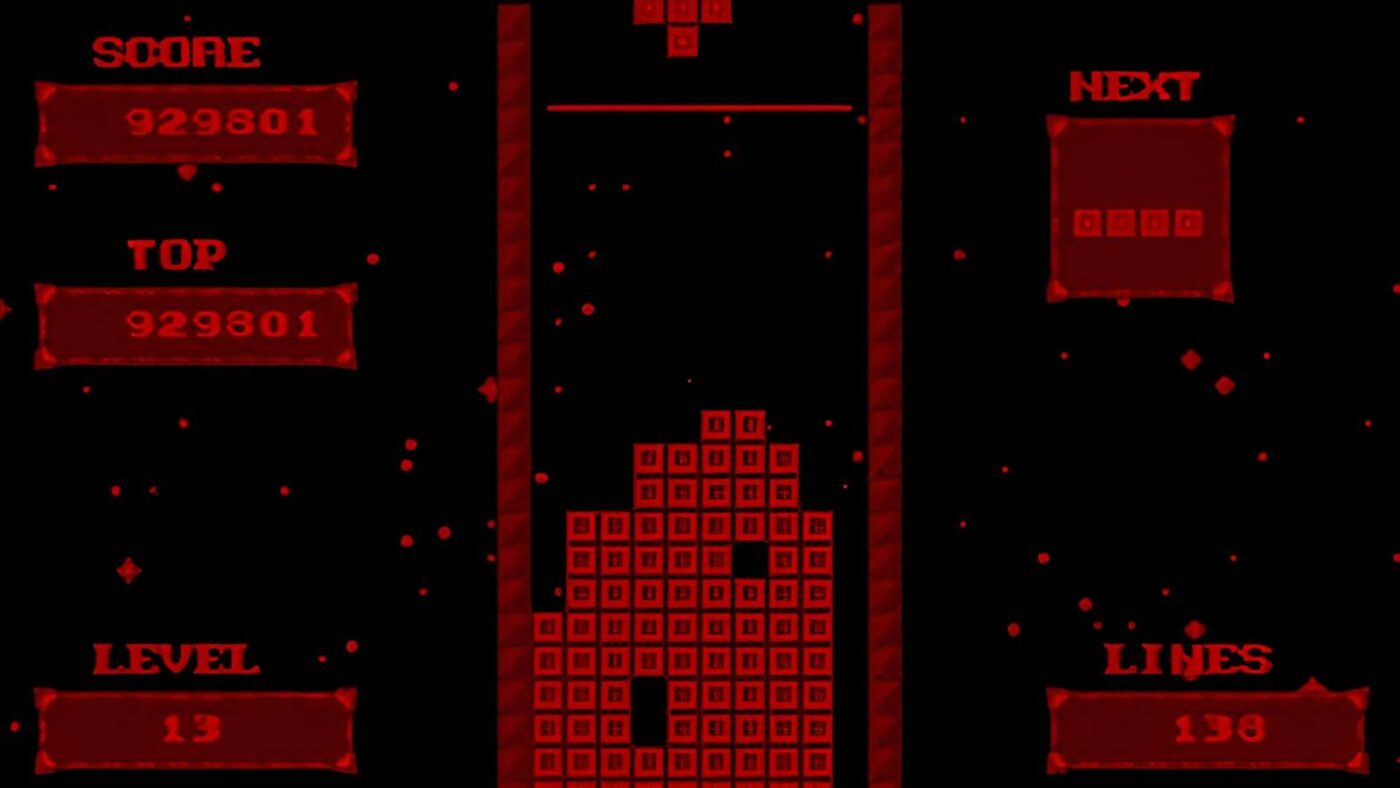This screenshot has width=1400, height=788.
Task: Click the TOP heading text
Action: [175, 253]
